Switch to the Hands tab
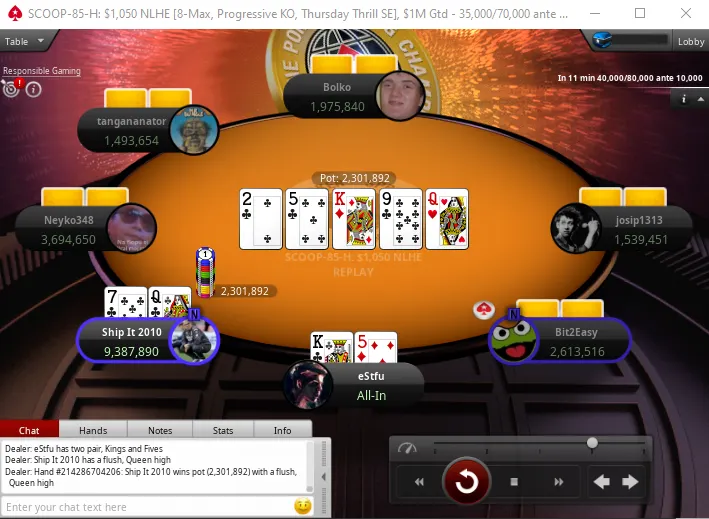The image size is (709, 519). (93, 430)
